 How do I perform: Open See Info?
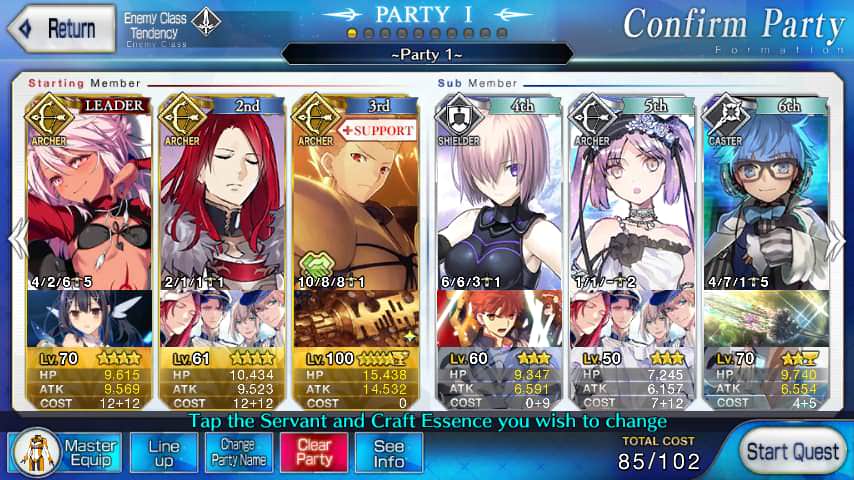(388, 453)
